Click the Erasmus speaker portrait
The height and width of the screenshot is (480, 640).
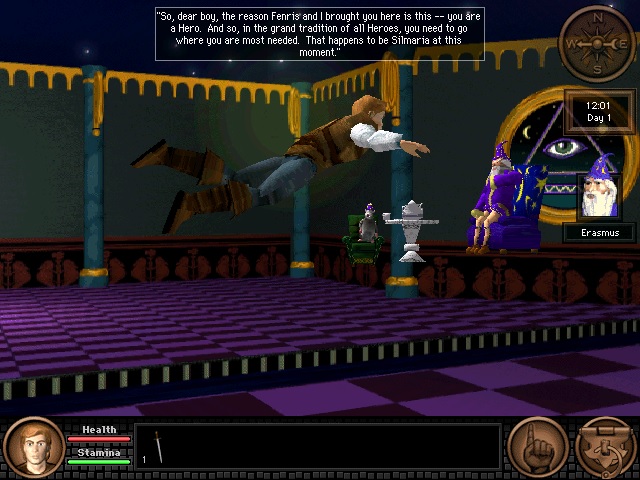599,196
